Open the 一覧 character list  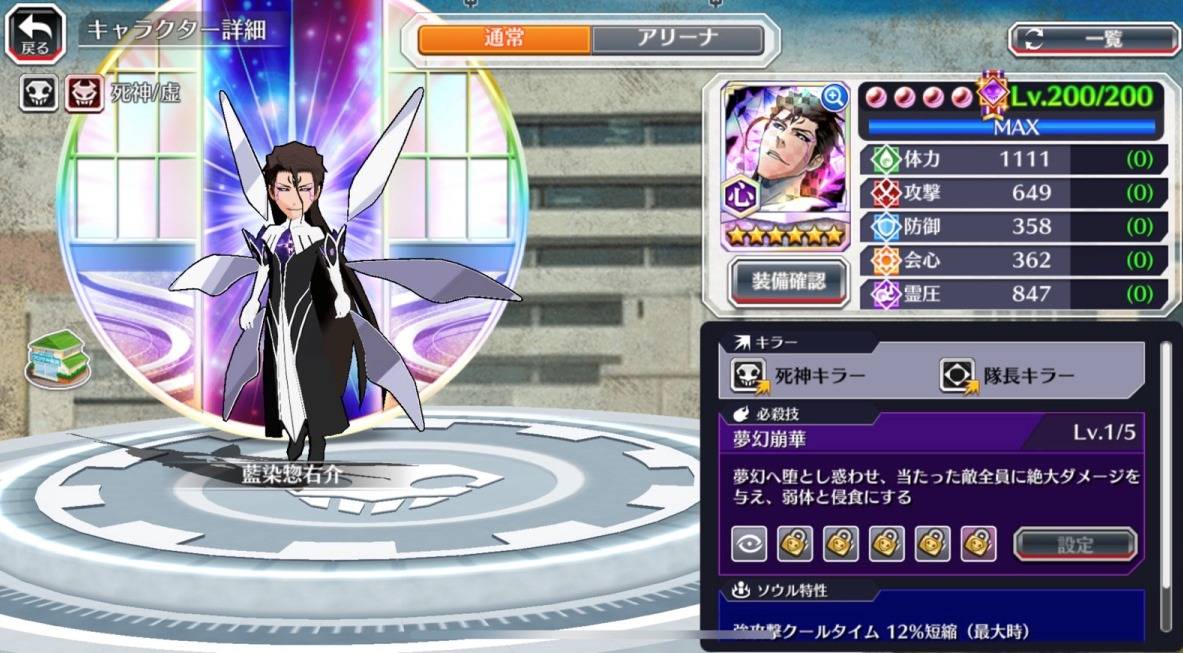(1094, 39)
